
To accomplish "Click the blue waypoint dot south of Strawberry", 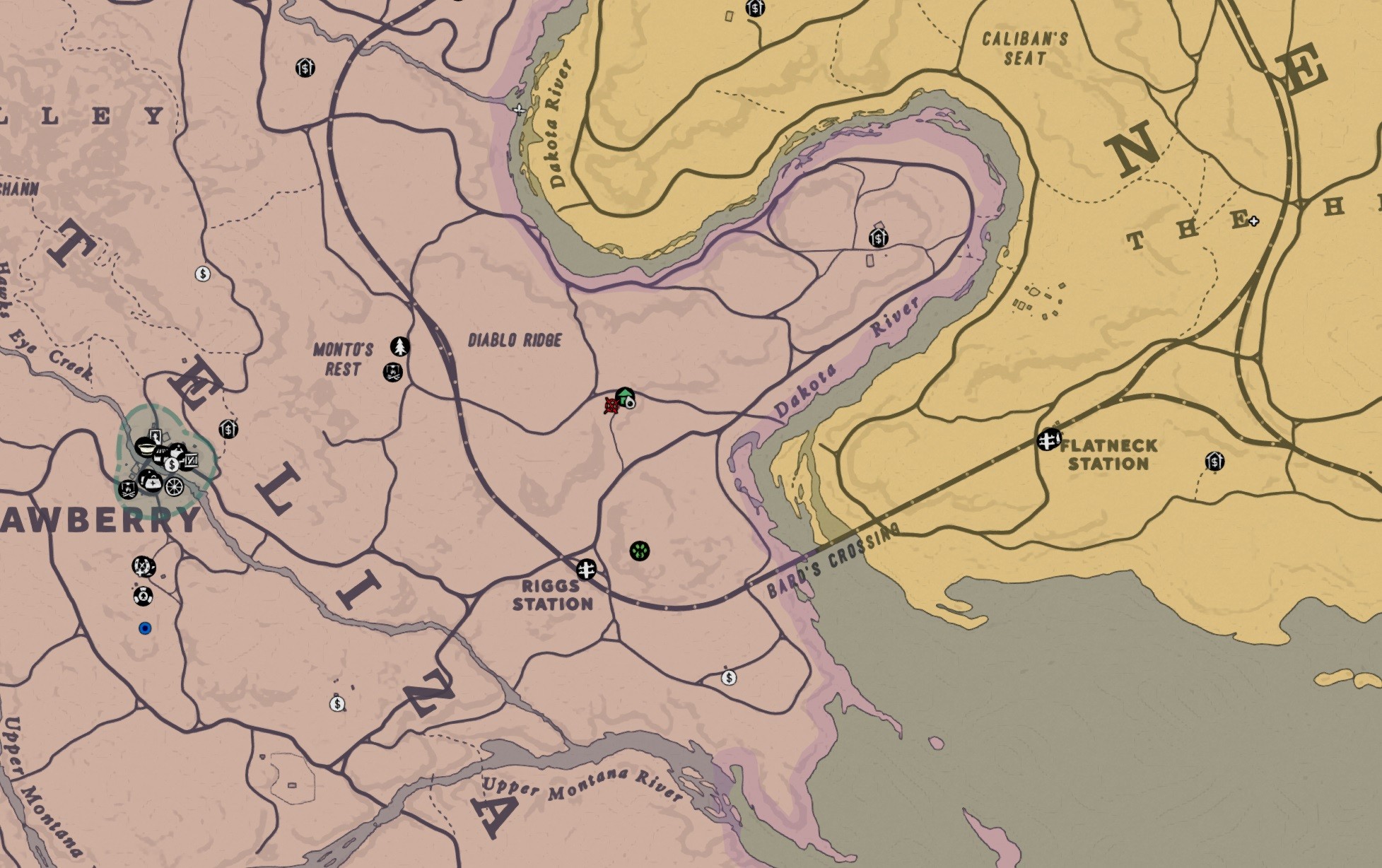I will pos(146,628).
